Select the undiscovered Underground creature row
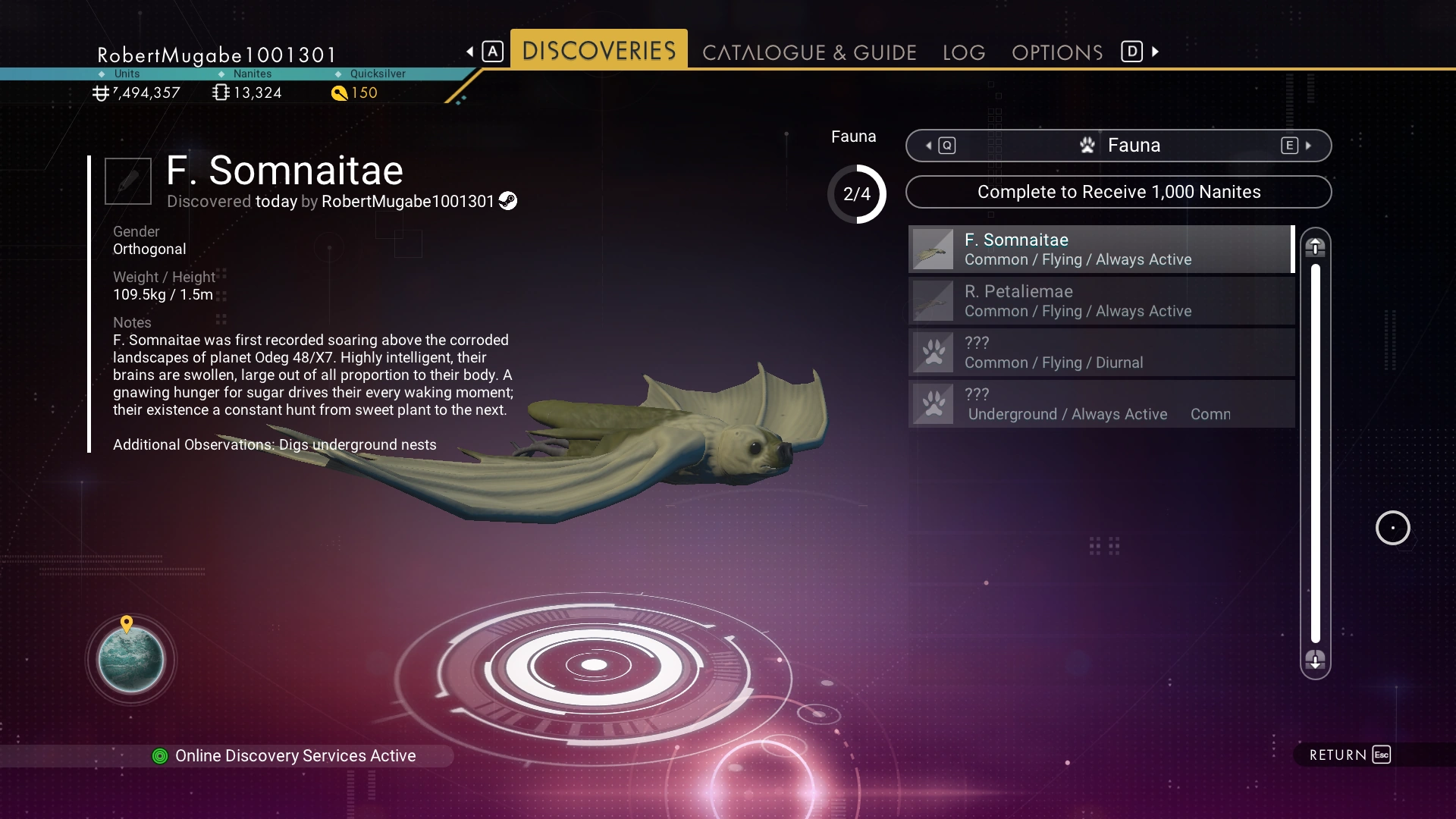This screenshot has width=1456, height=819. click(1100, 404)
